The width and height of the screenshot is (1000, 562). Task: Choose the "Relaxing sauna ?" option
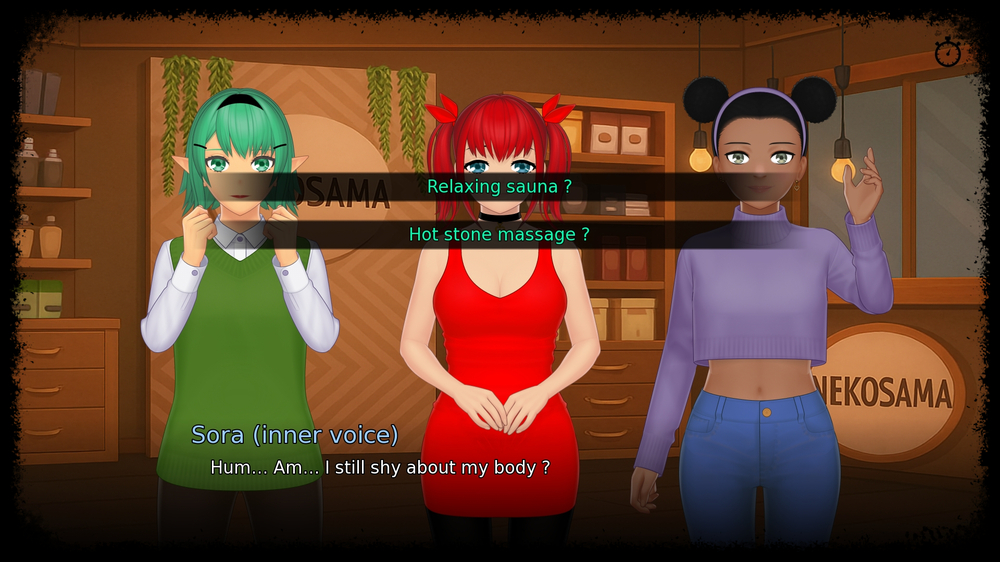click(x=499, y=186)
